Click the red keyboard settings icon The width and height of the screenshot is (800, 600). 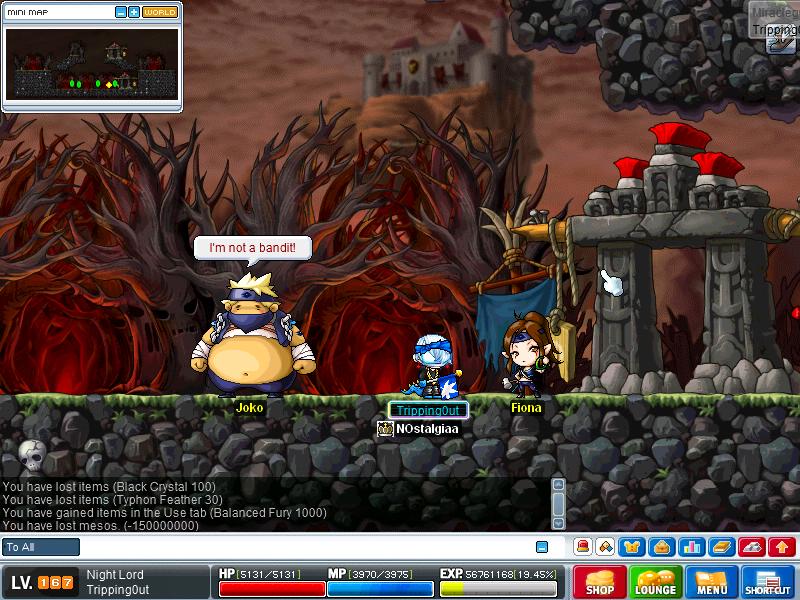click(x=752, y=547)
